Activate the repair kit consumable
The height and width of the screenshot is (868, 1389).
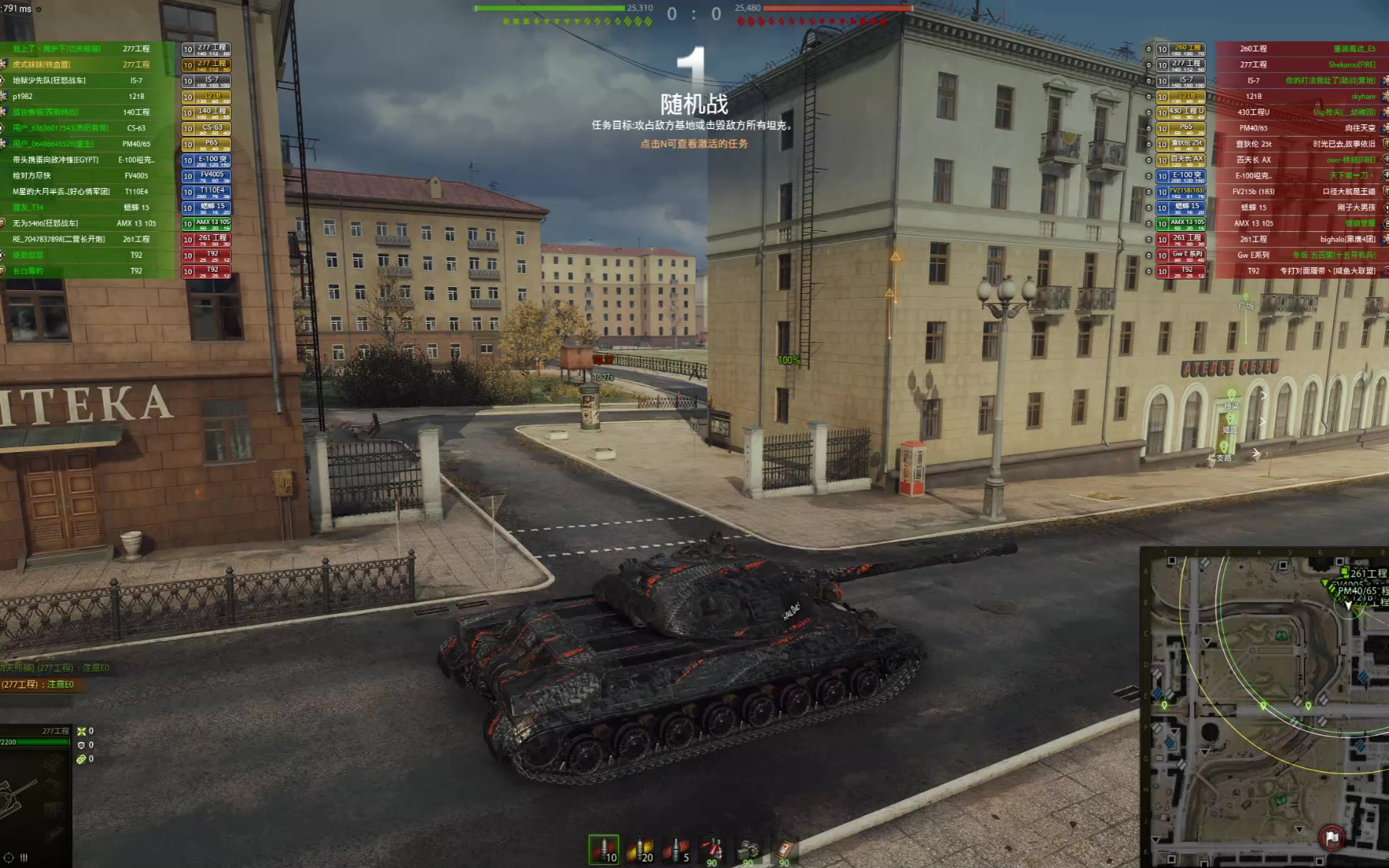click(748, 850)
